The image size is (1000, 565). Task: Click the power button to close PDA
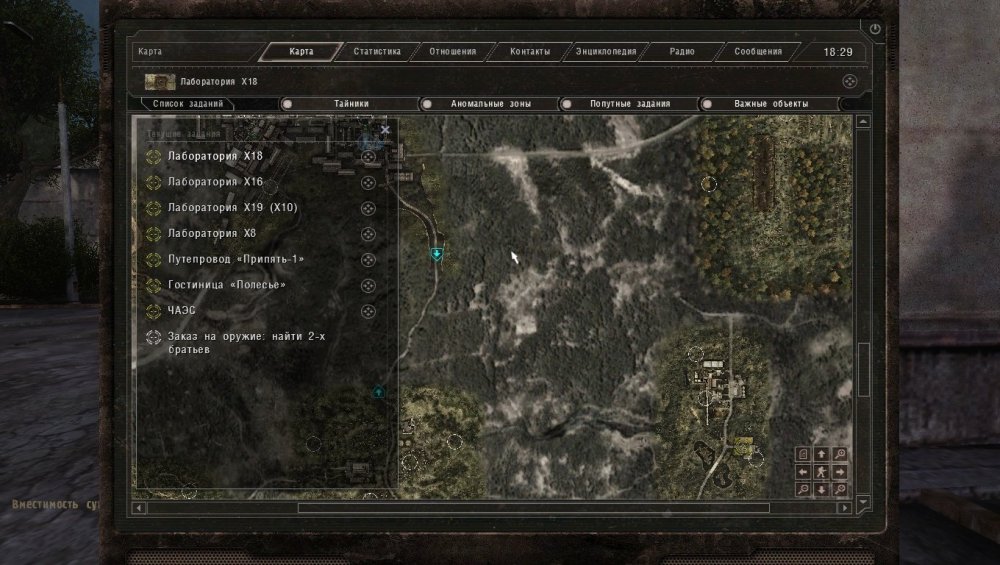coord(876,30)
